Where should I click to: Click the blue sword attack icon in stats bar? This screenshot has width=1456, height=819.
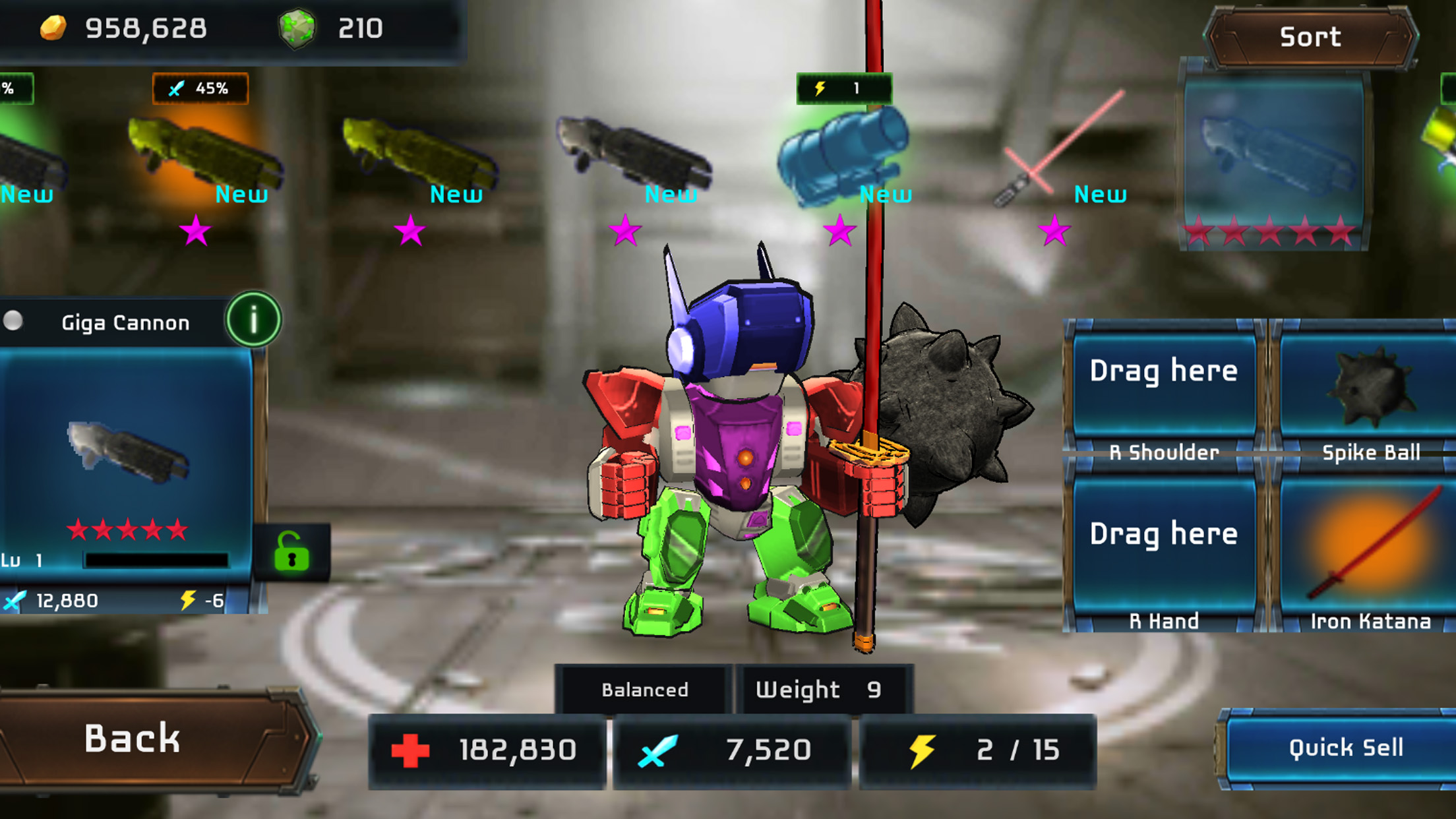click(656, 750)
